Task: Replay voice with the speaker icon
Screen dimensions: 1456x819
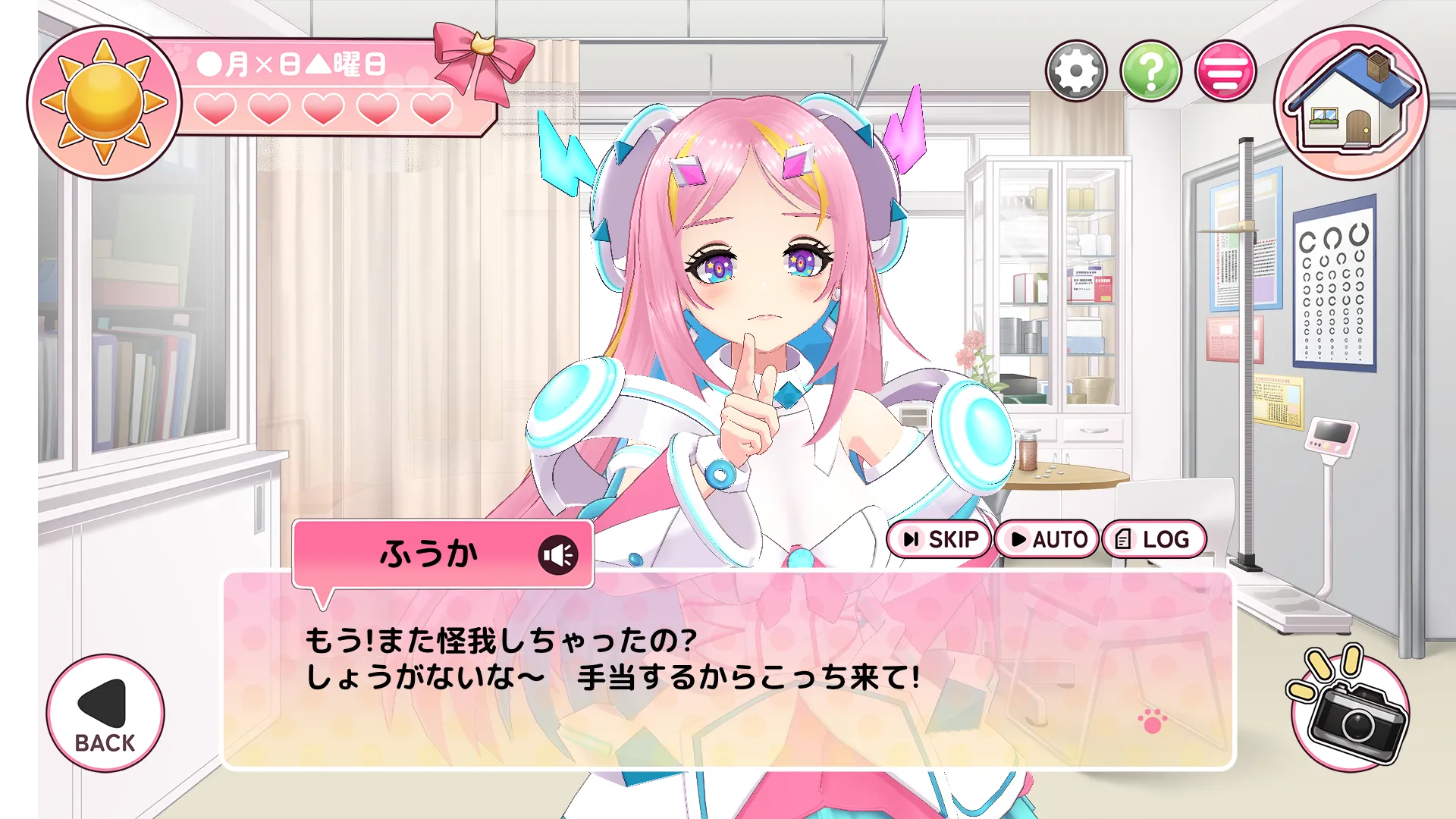Action: pyautogui.click(x=559, y=554)
